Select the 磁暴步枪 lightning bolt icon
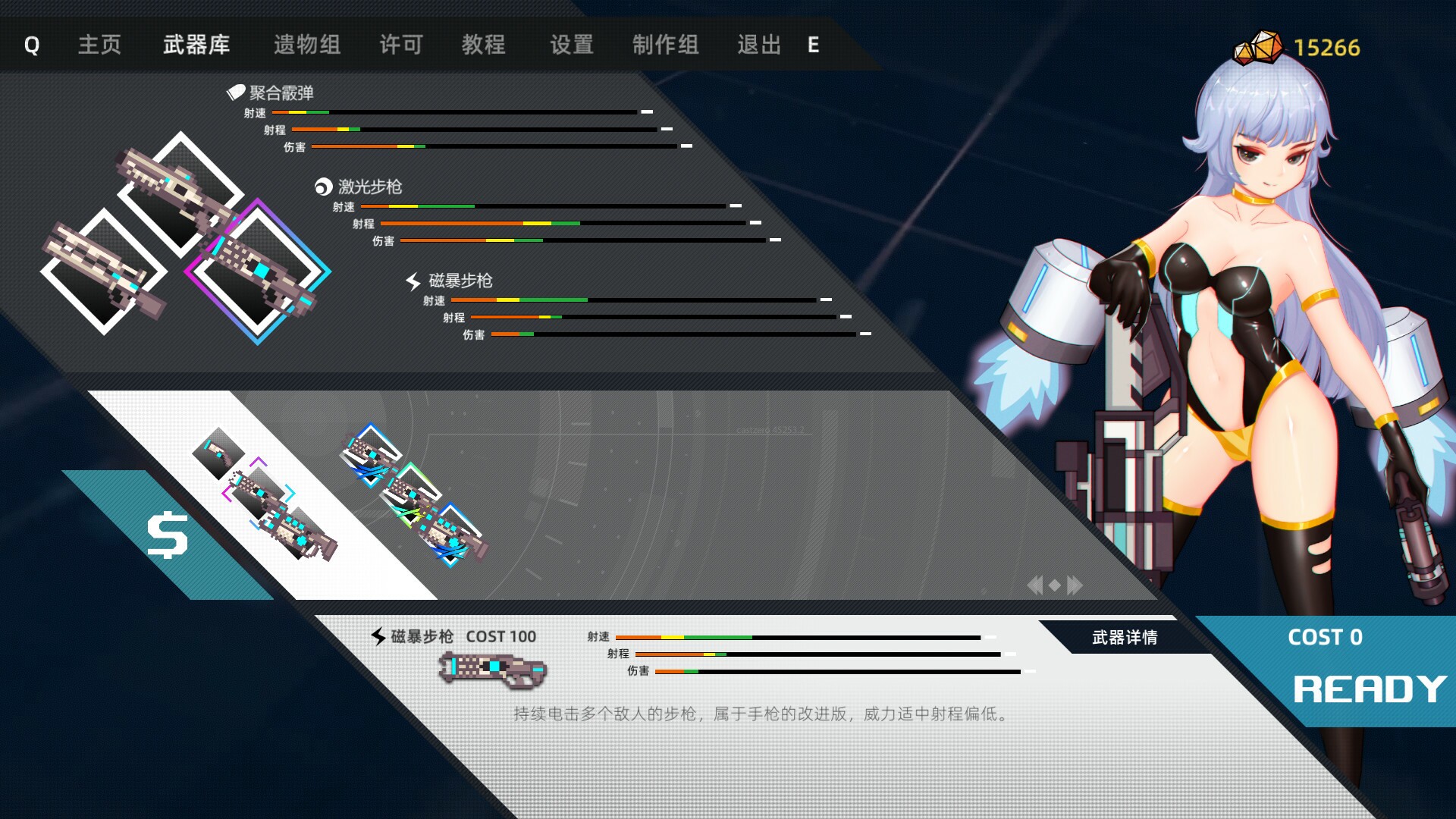 pos(413,280)
